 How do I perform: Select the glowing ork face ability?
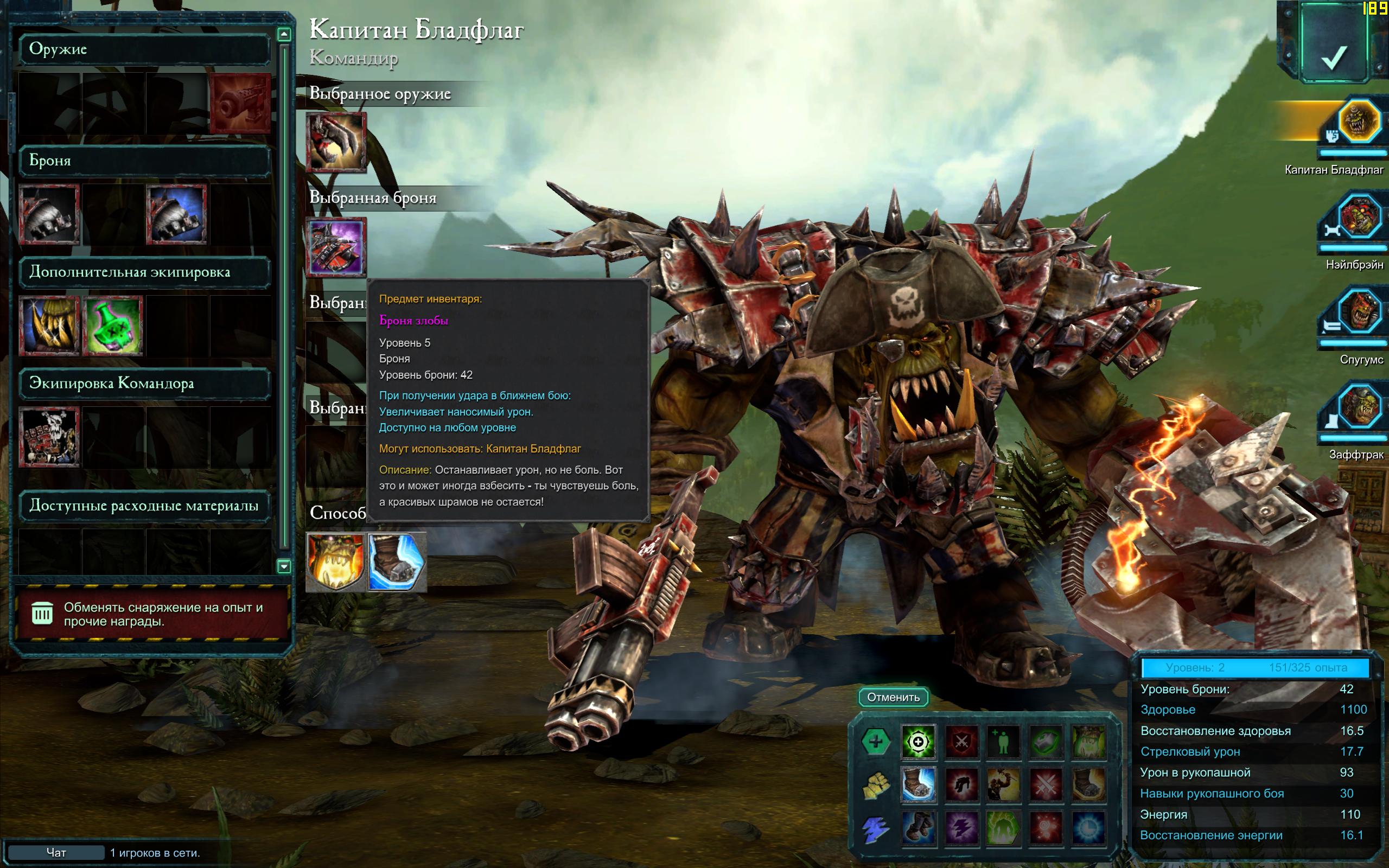336,562
